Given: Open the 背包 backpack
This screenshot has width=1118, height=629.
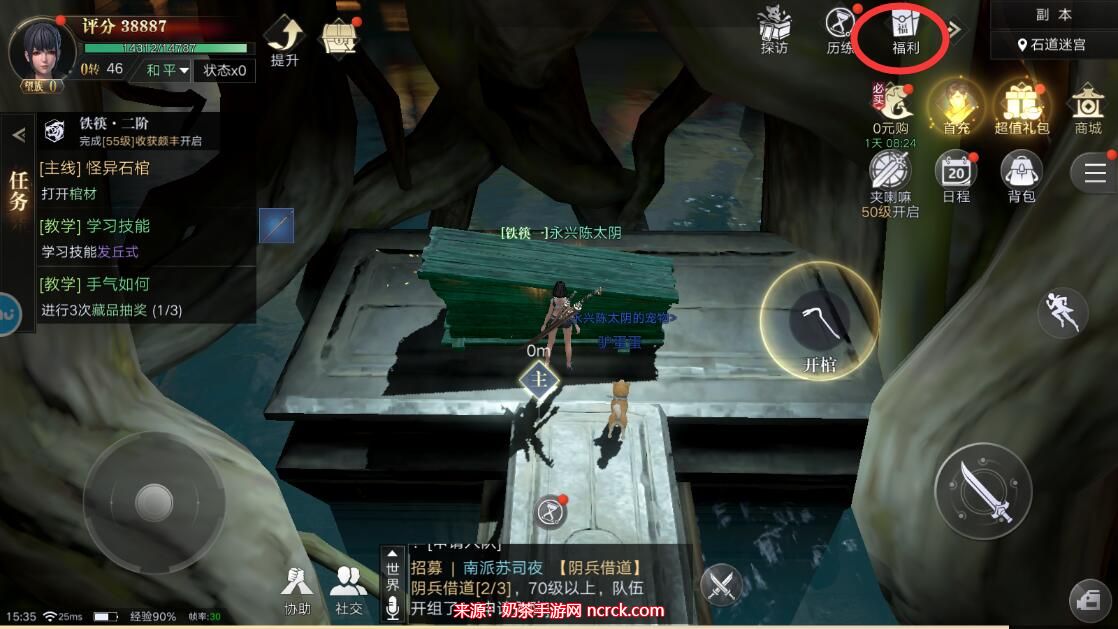Looking at the screenshot, I should pyautogui.click(x=1021, y=175).
